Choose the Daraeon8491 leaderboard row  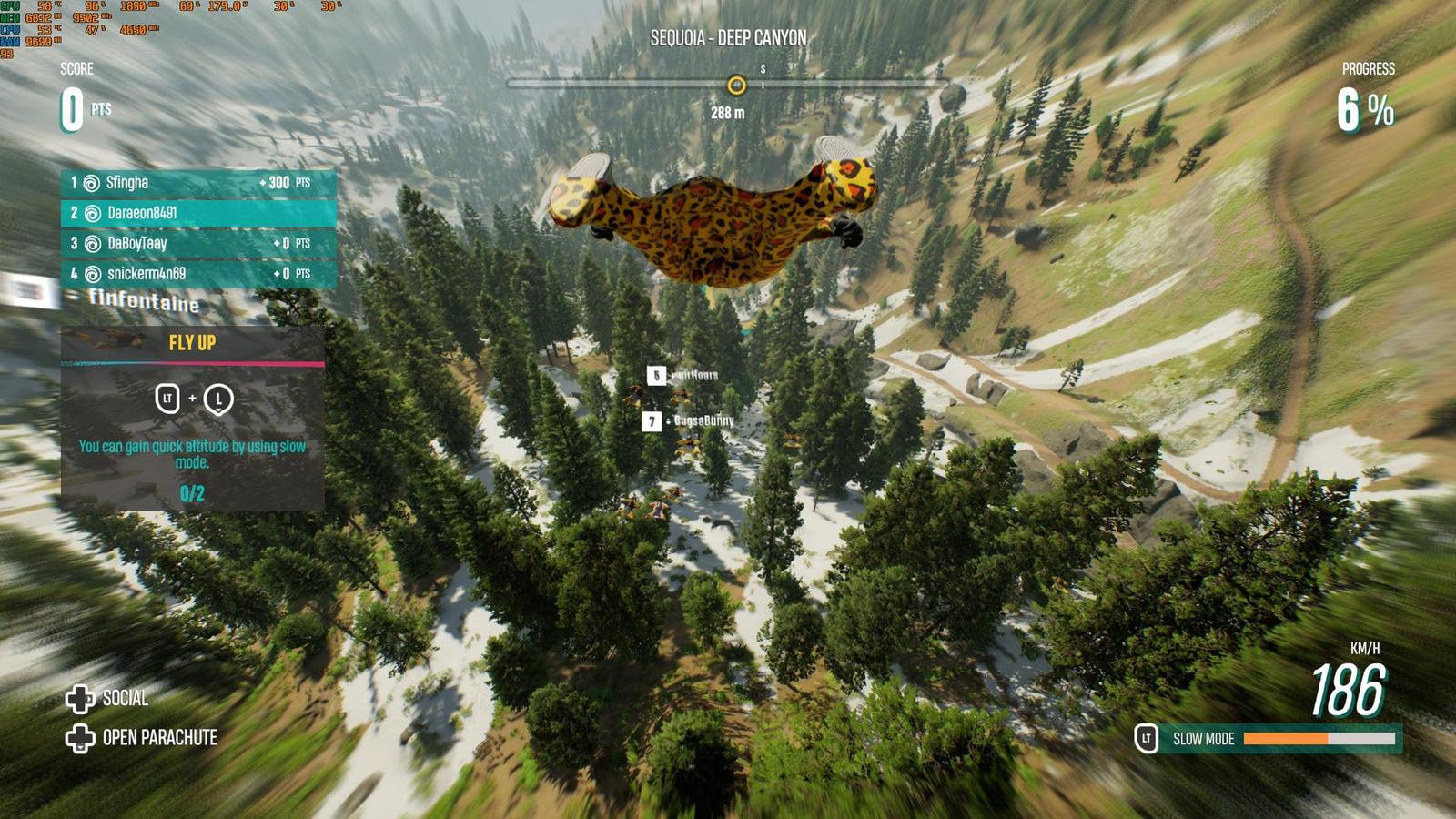198,213
